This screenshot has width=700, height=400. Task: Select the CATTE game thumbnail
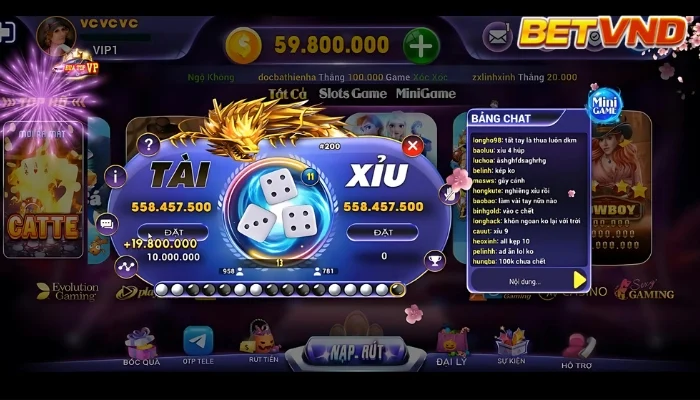tap(43, 195)
